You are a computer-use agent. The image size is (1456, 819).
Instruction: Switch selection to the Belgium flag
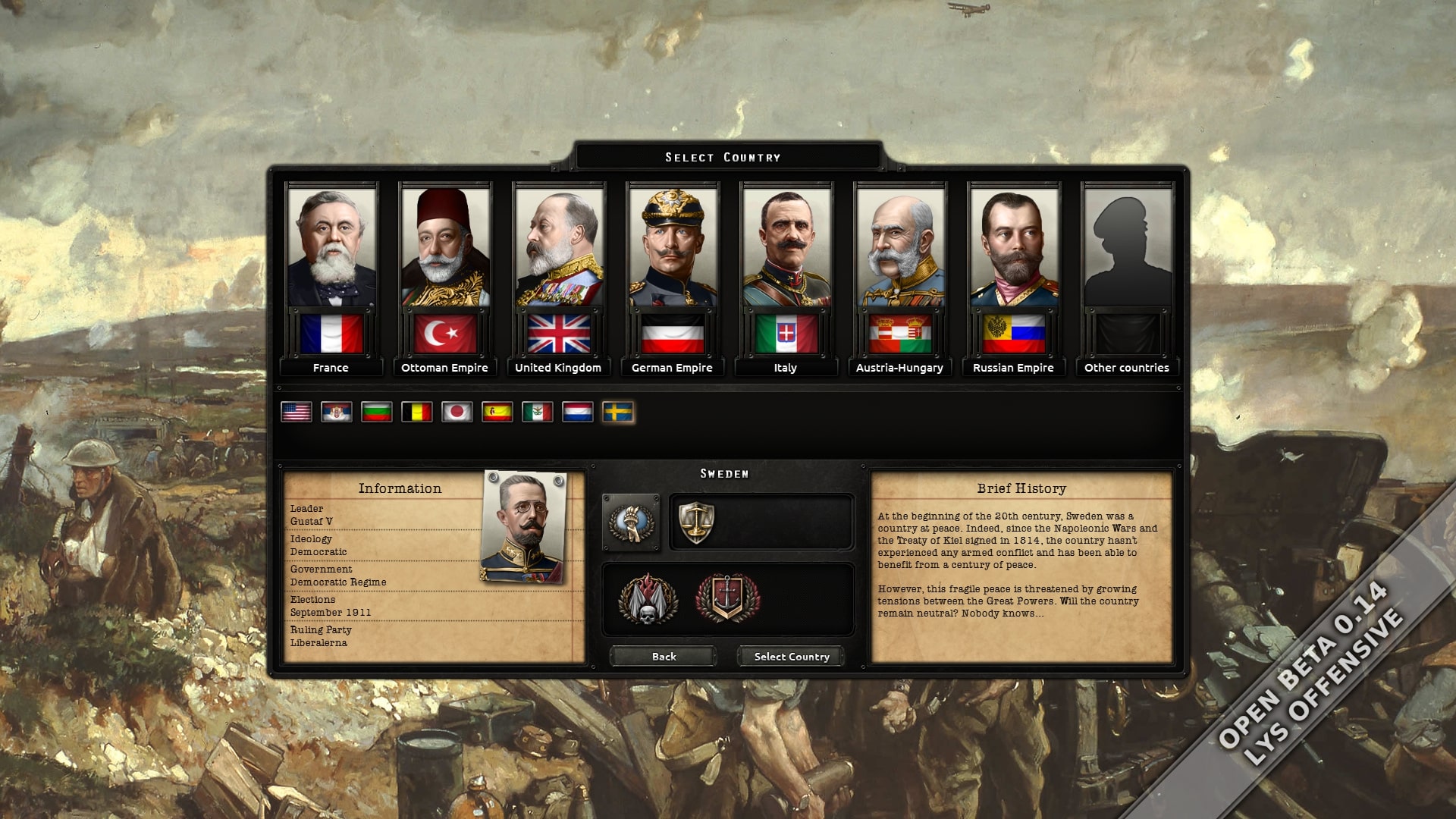point(418,413)
